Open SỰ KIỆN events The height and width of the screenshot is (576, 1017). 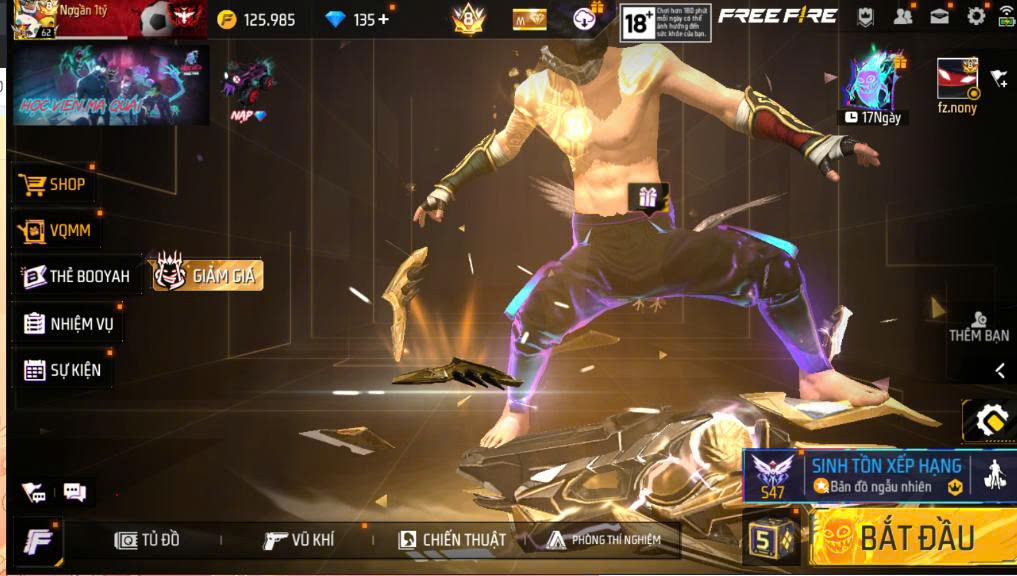[x=63, y=370]
